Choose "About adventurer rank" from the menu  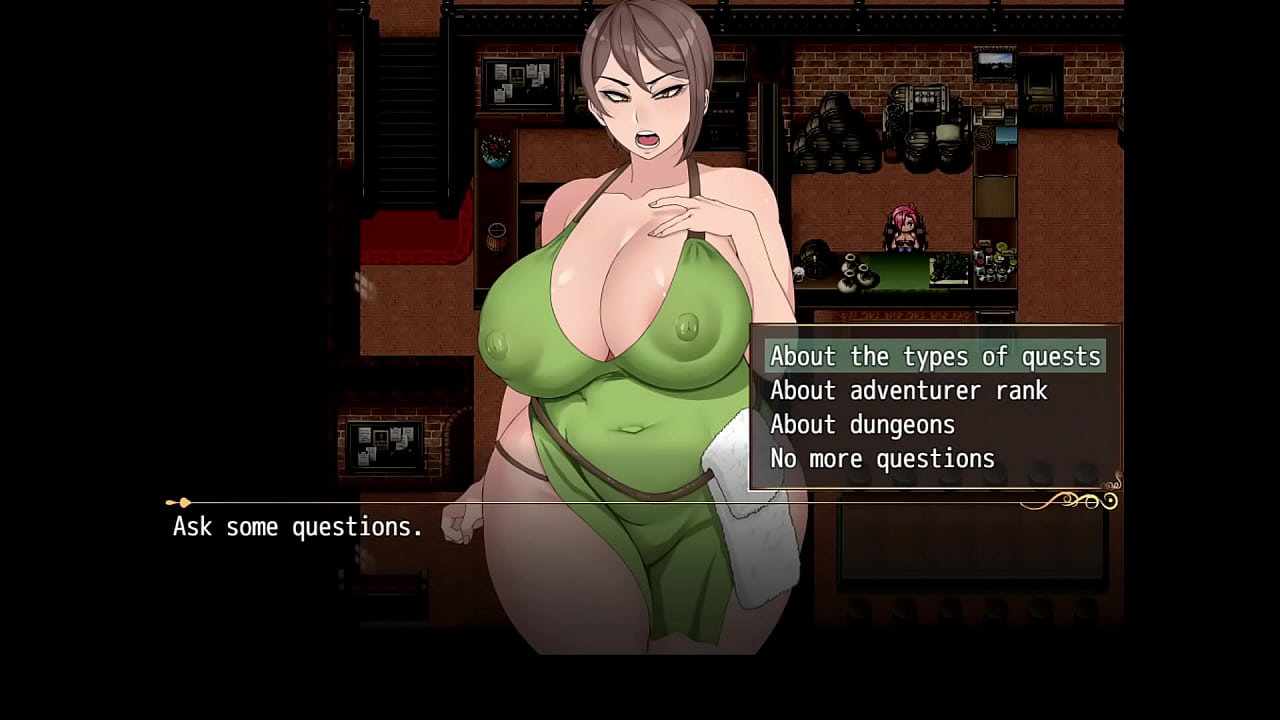coord(909,390)
